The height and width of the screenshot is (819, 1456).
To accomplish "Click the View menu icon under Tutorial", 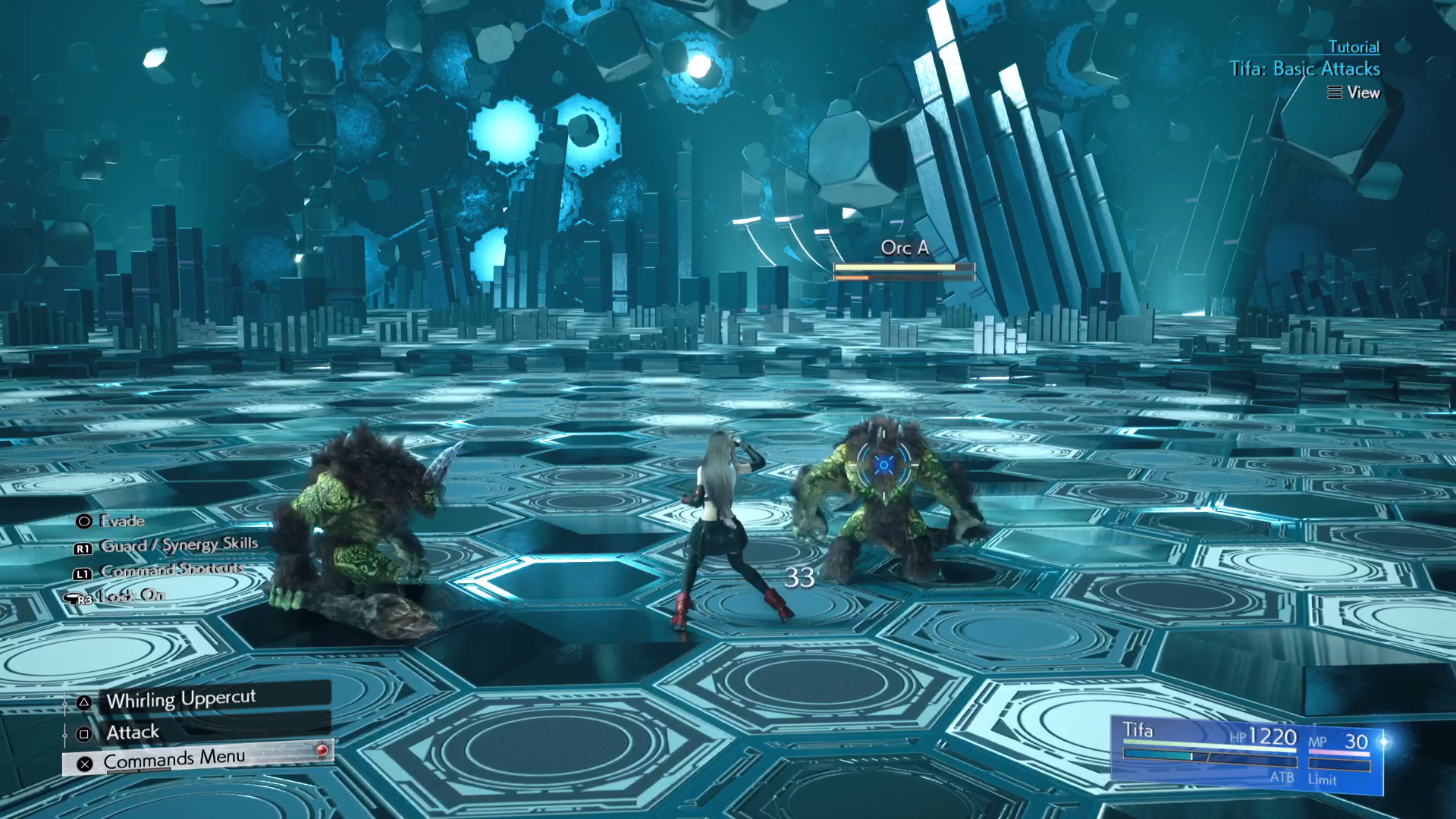I will point(1335,93).
